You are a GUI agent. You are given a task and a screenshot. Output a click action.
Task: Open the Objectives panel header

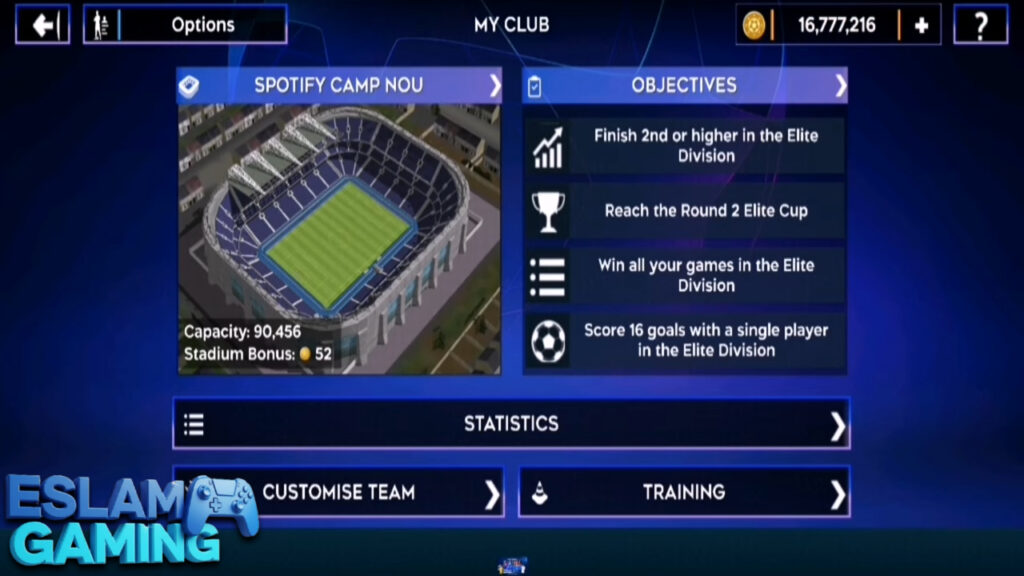[685, 86]
